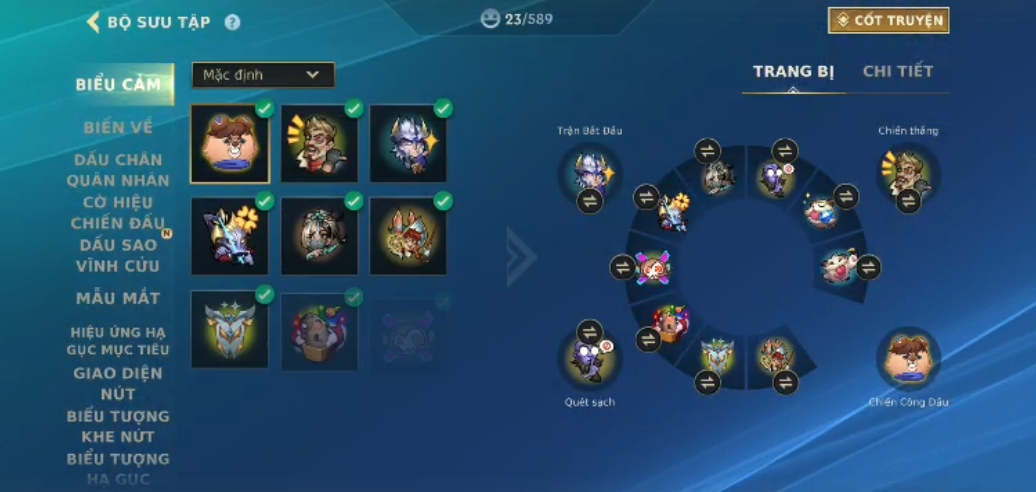Open the Cốt Truyện button

click(888, 20)
